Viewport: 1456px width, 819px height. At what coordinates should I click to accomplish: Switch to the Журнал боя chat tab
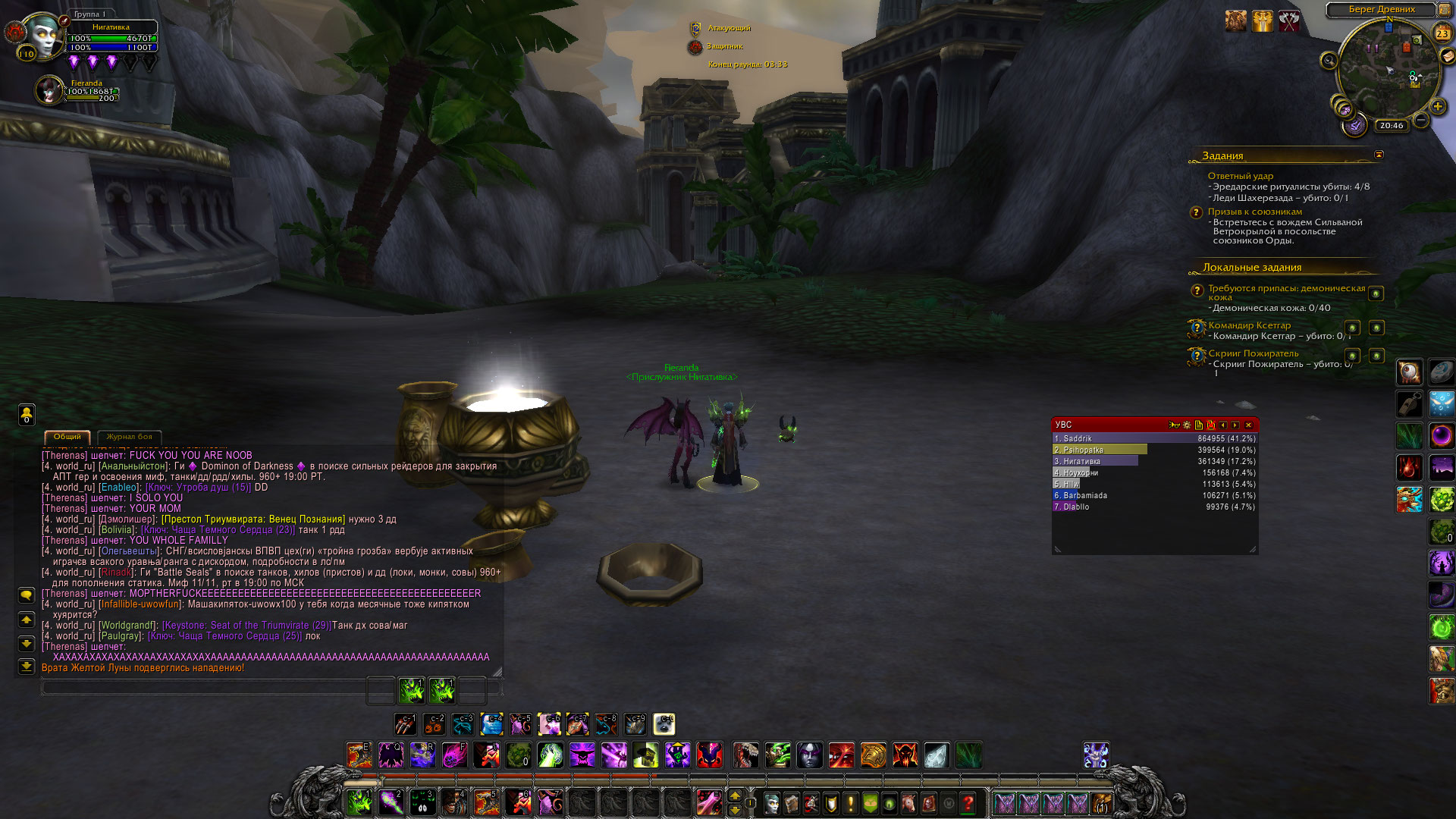coord(129,437)
